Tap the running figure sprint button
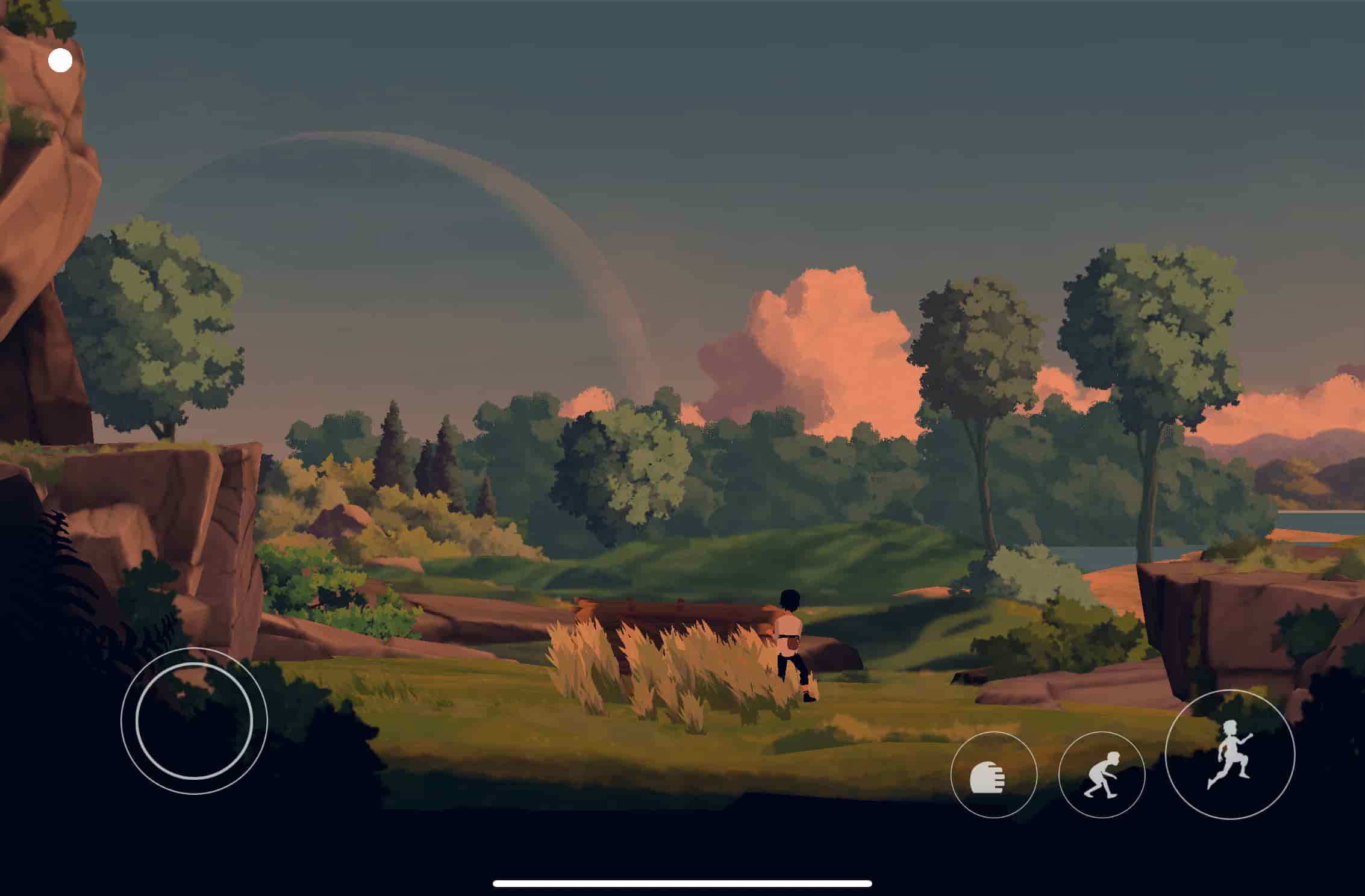The height and width of the screenshot is (896, 1365). pos(1229,754)
